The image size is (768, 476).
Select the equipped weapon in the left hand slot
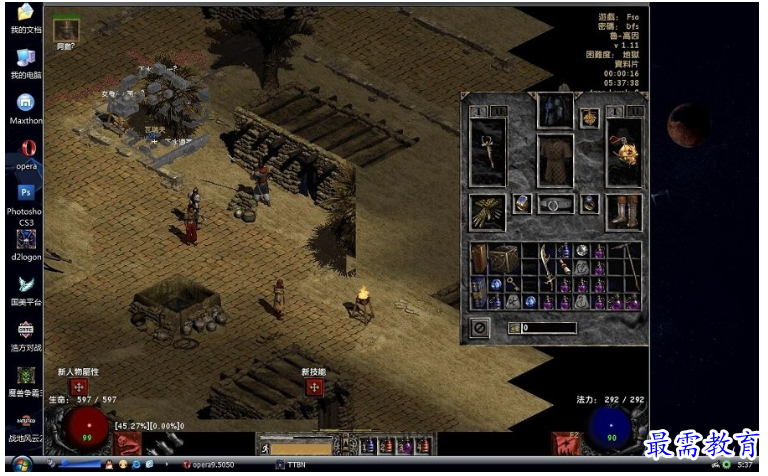487,153
